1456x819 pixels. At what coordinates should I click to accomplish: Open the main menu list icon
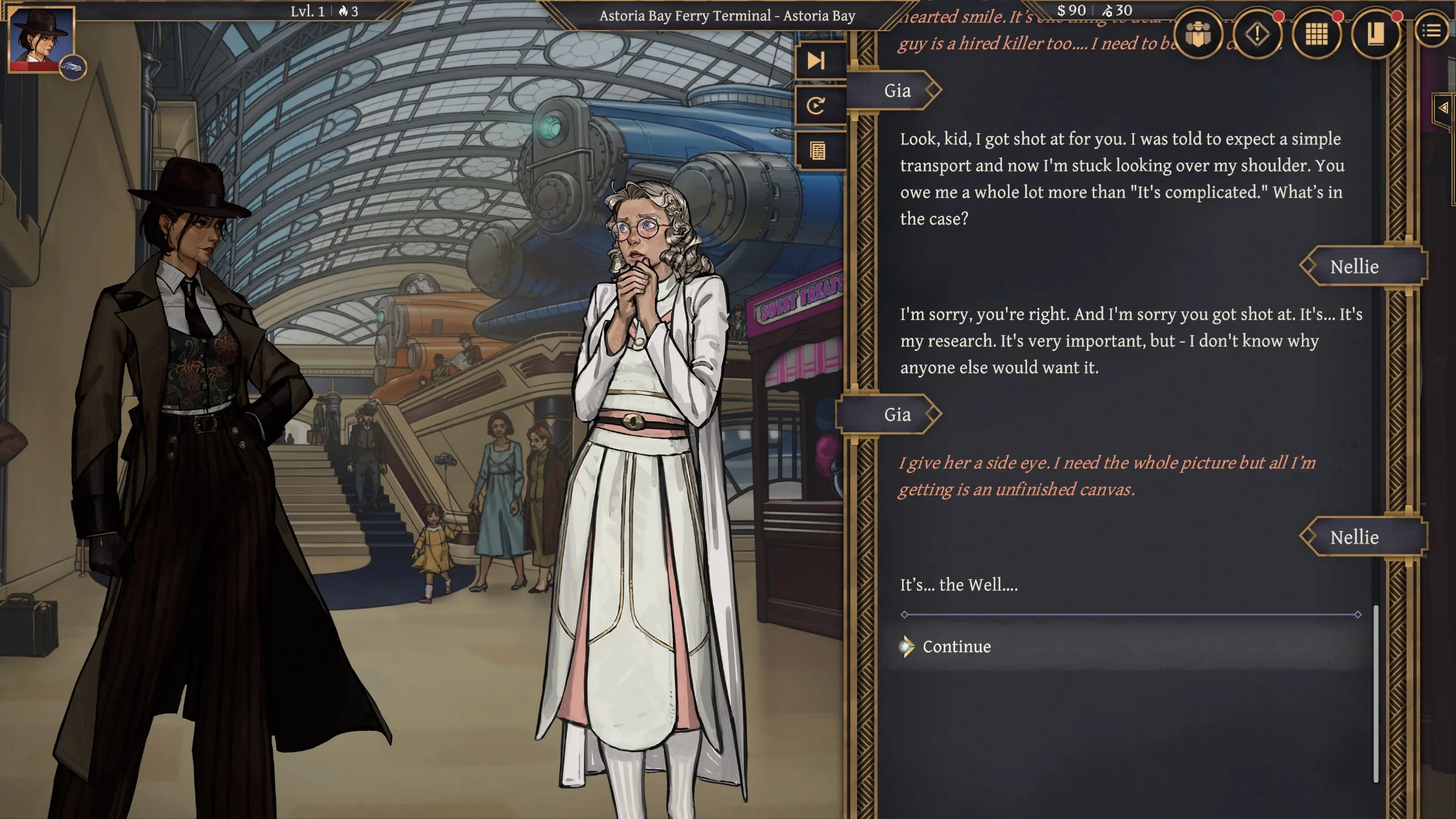tap(1432, 31)
